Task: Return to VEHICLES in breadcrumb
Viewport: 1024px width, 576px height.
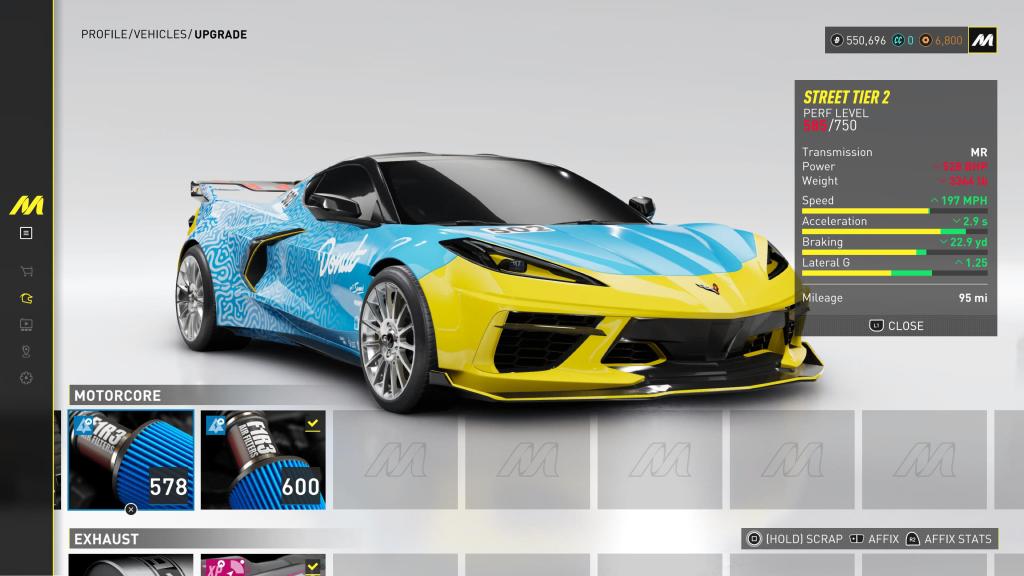Action: coord(160,35)
